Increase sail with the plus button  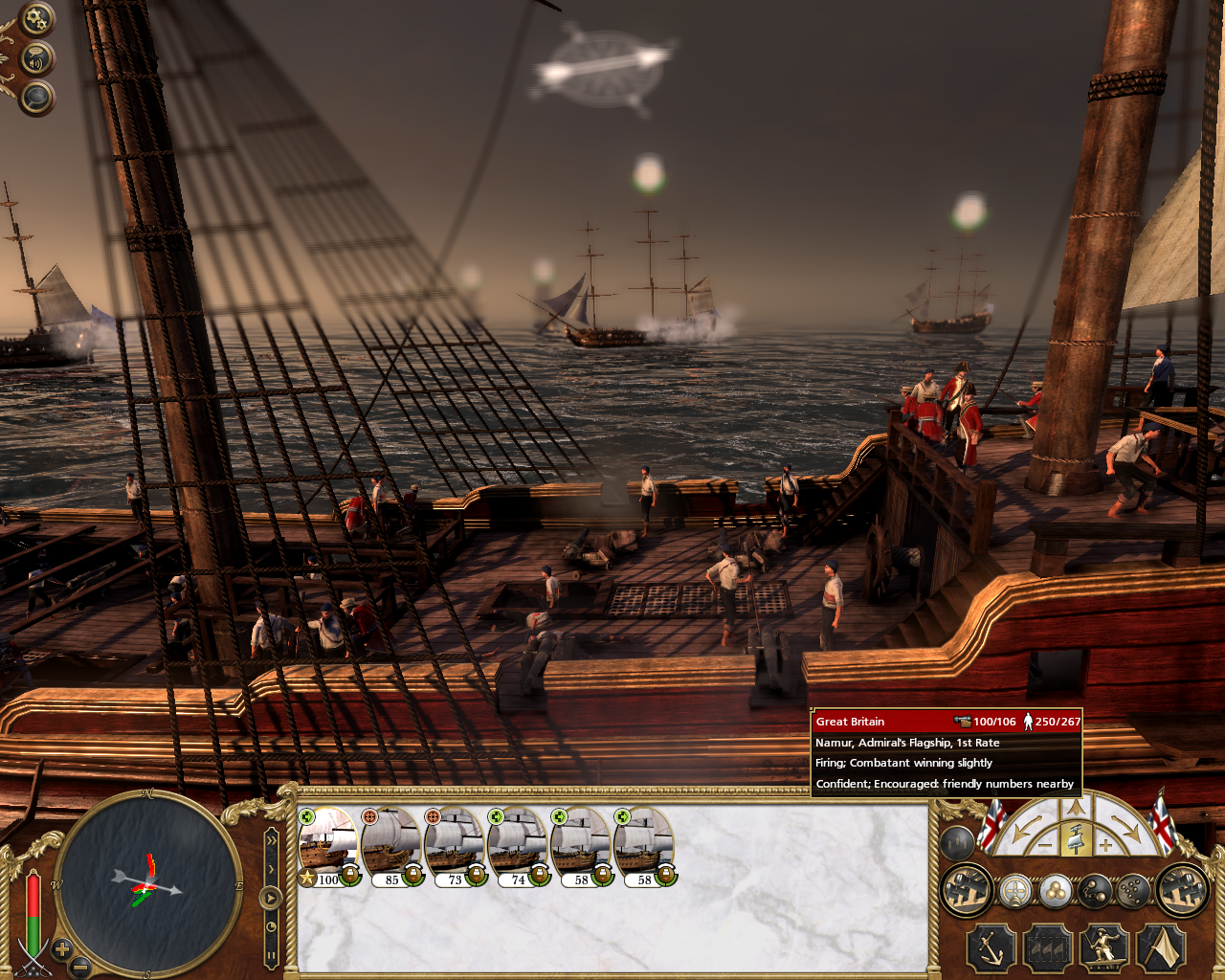[1106, 845]
